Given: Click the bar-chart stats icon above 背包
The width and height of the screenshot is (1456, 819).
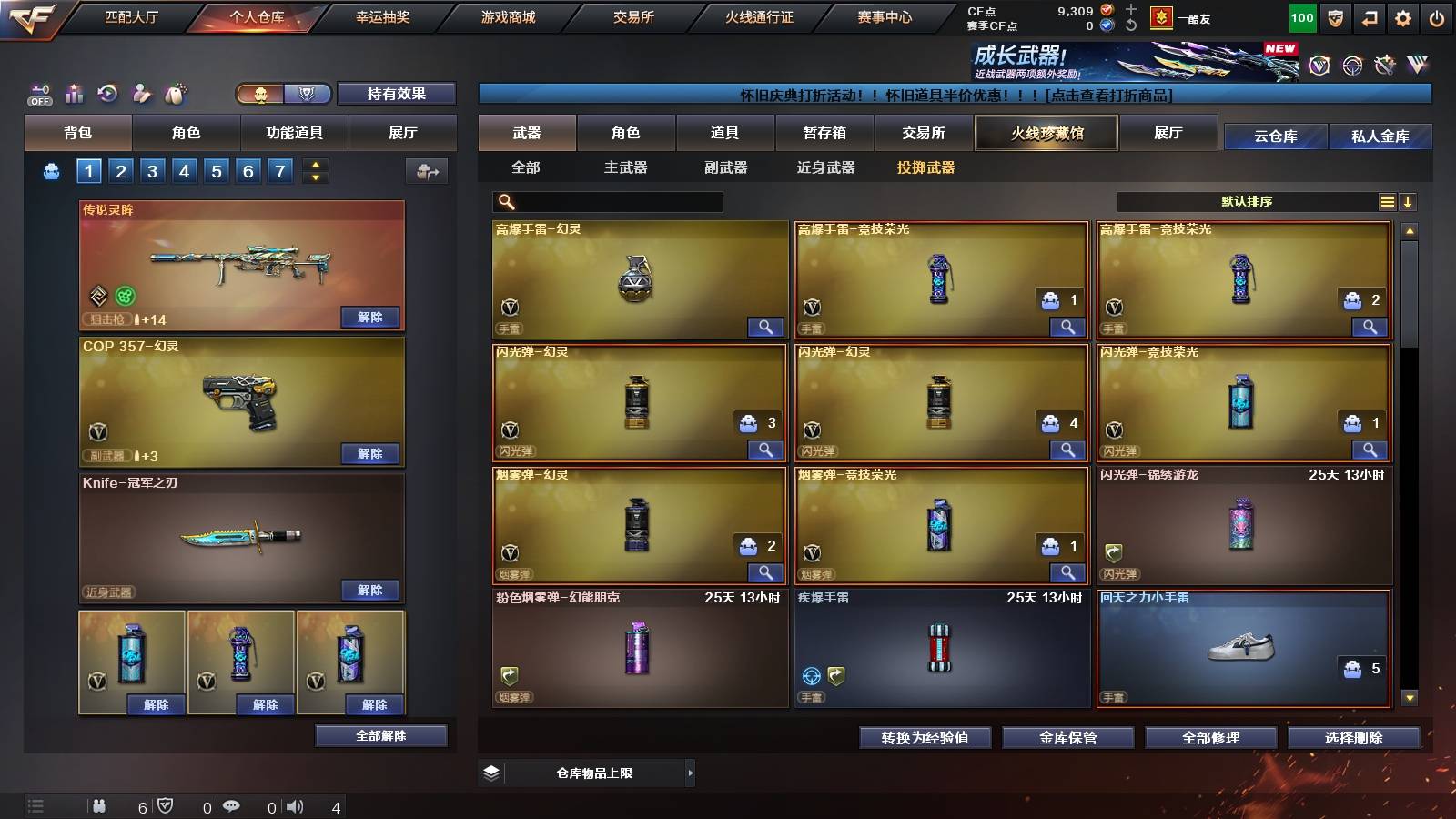Looking at the screenshot, I should coord(74,94).
